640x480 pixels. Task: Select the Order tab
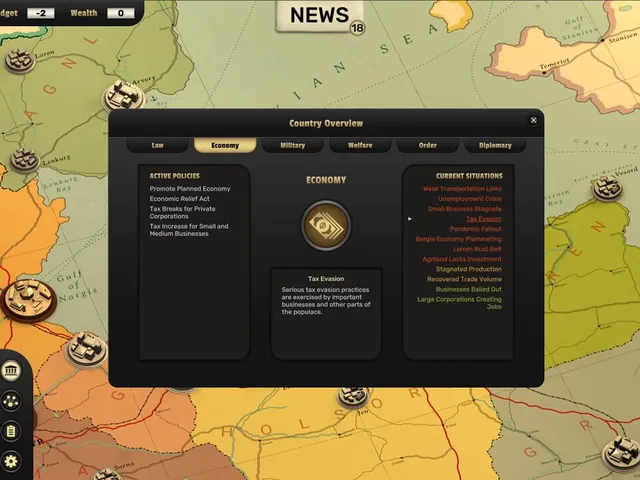click(x=427, y=145)
